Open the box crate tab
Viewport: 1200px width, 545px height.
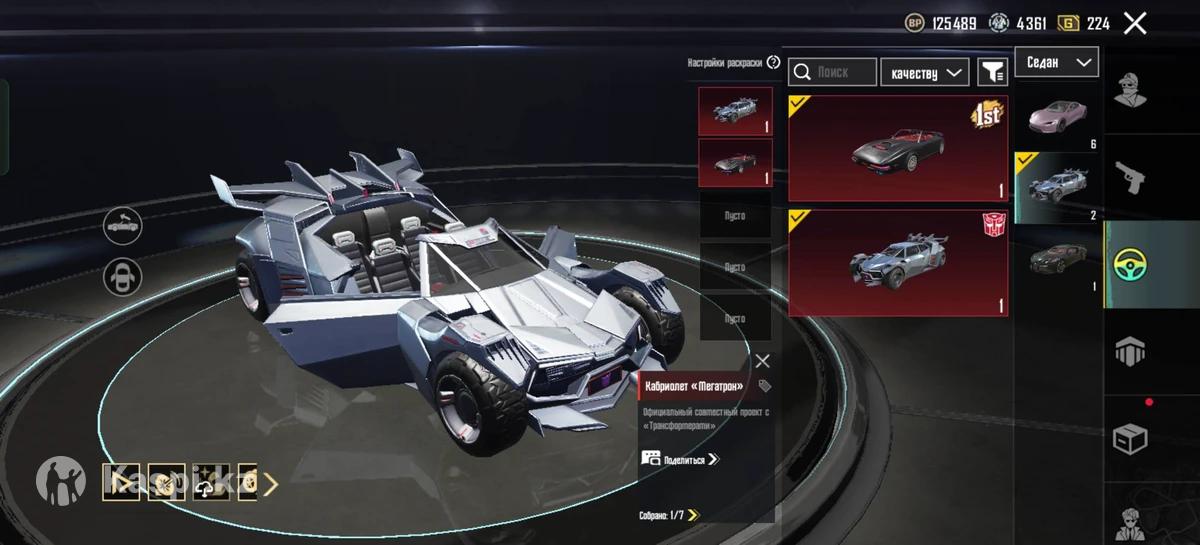point(1130,438)
